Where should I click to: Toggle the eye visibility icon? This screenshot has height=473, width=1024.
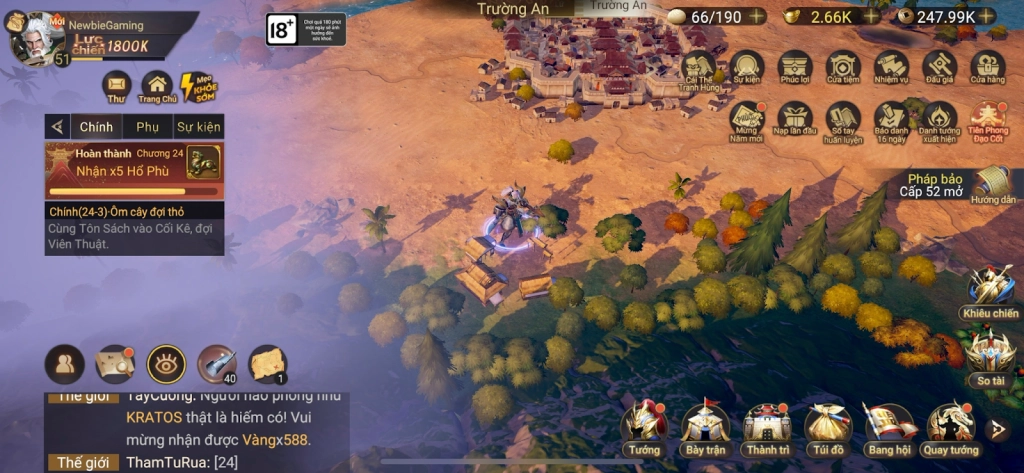point(166,364)
